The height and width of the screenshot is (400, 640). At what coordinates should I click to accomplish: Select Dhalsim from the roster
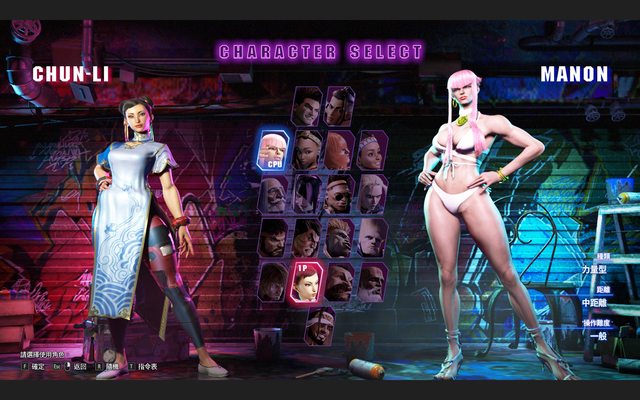(372, 281)
